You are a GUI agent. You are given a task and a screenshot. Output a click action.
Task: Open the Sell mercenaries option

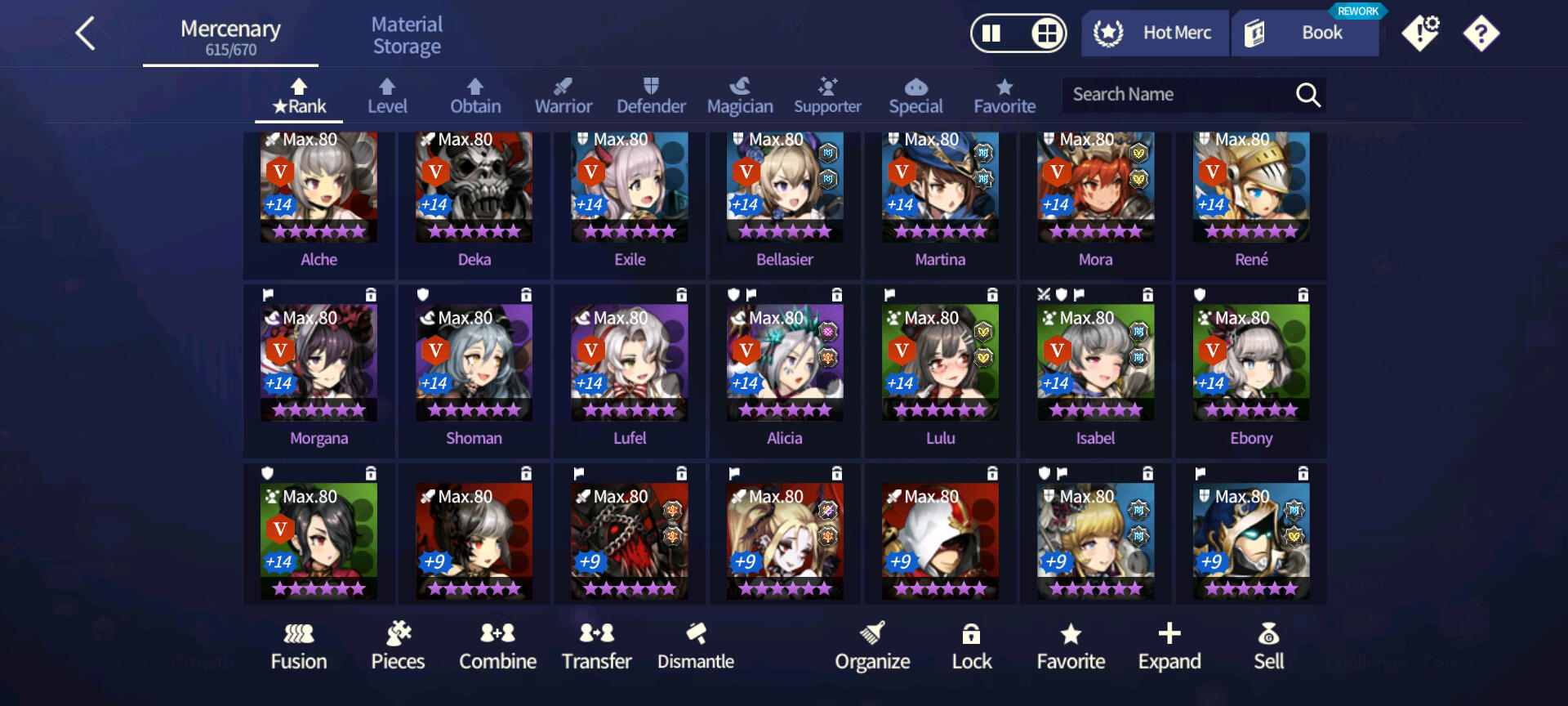1268,646
